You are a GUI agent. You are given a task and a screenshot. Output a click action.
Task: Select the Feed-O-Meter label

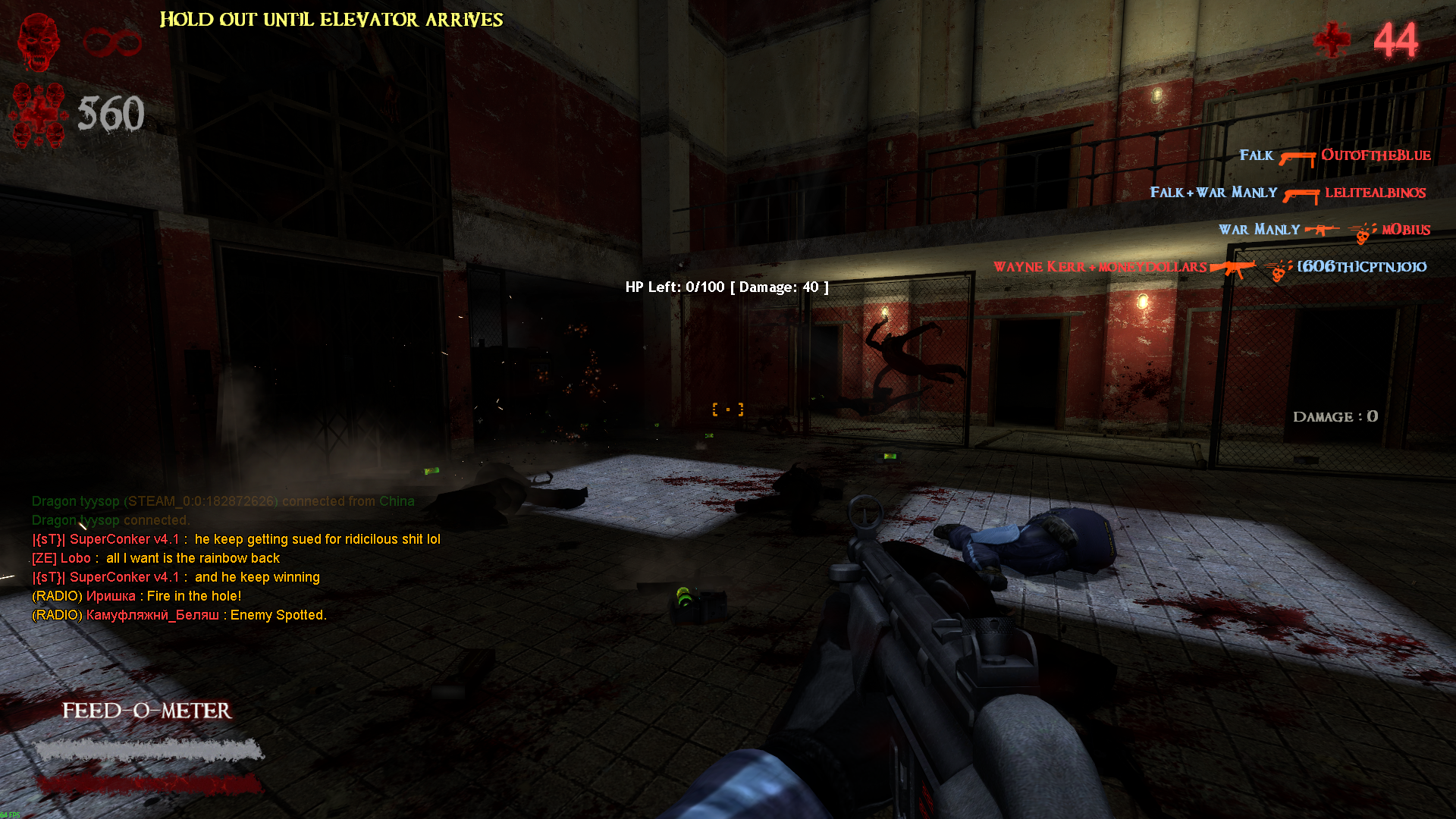pyautogui.click(x=147, y=711)
